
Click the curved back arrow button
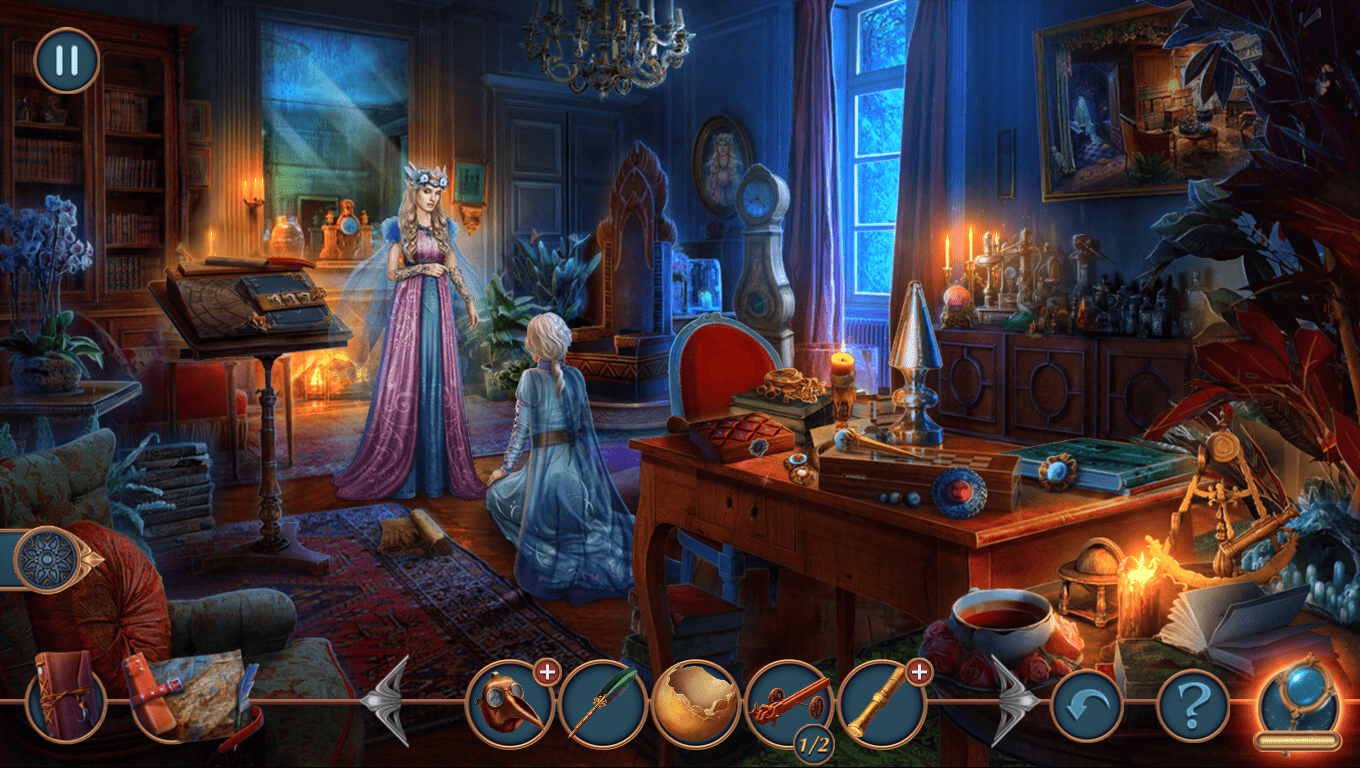pos(1086,705)
